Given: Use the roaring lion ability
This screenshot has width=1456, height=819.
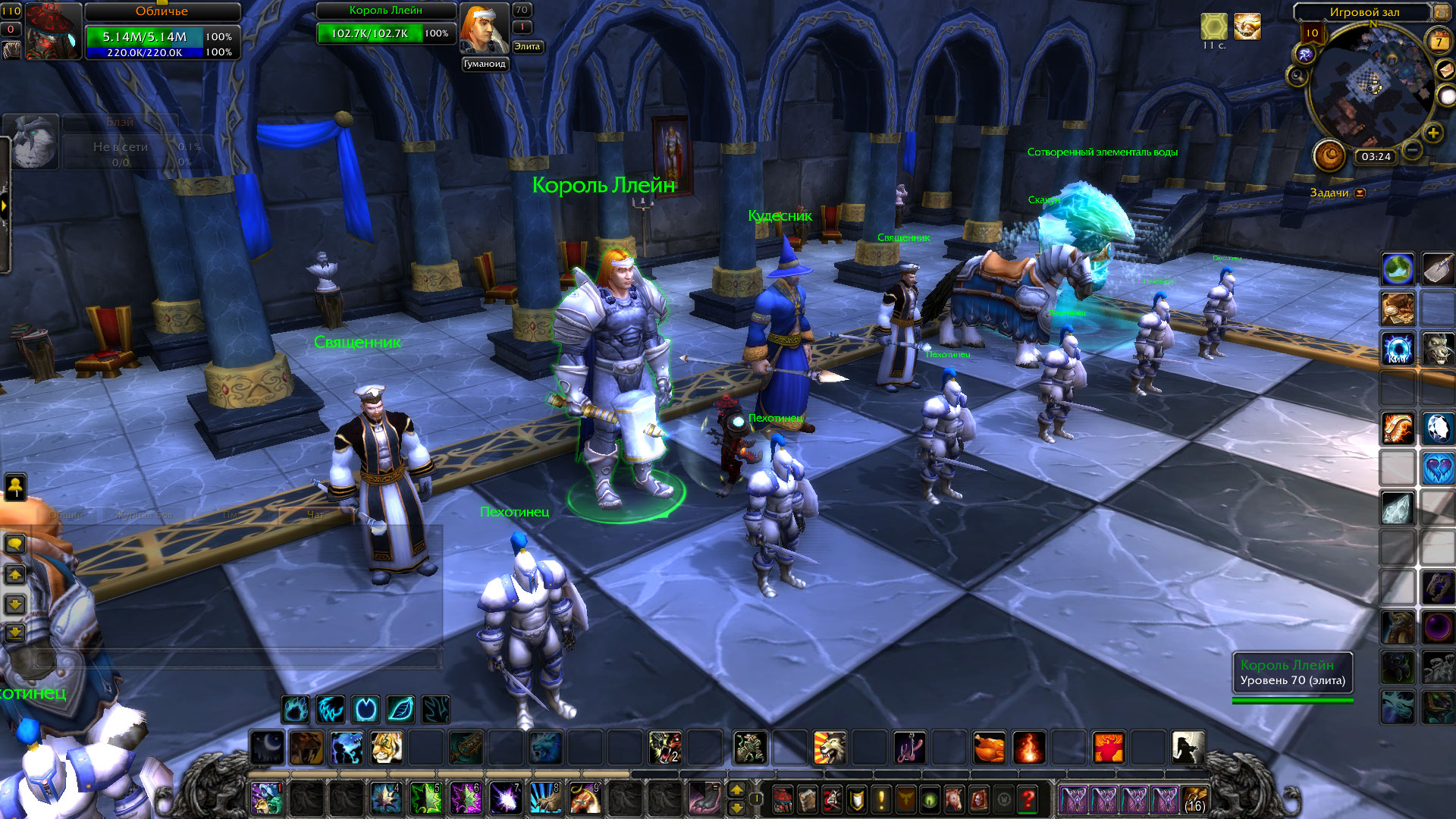Looking at the screenshot, I should (830, 748).
